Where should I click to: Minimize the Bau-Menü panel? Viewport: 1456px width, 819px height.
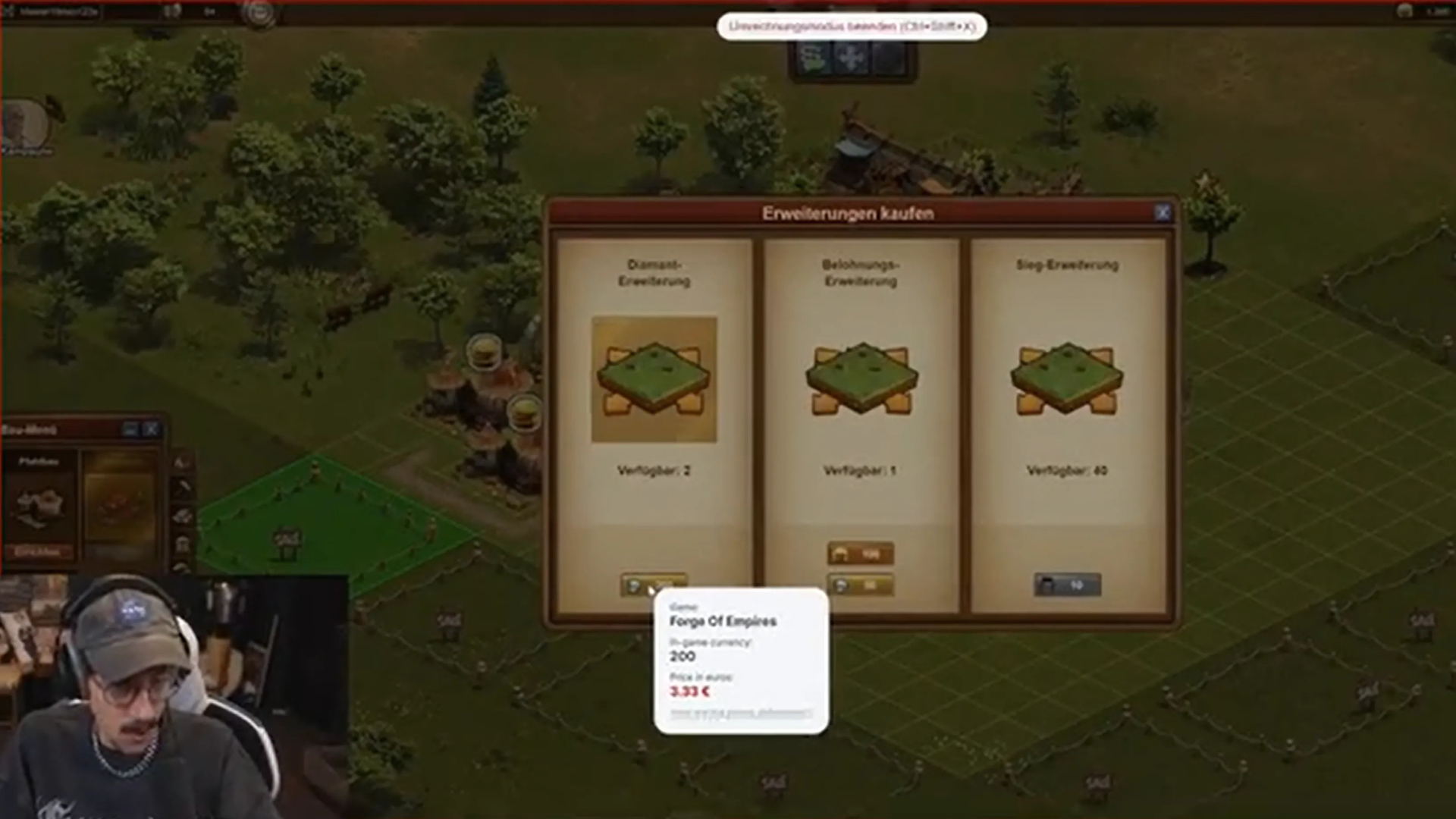pos(130,429)
